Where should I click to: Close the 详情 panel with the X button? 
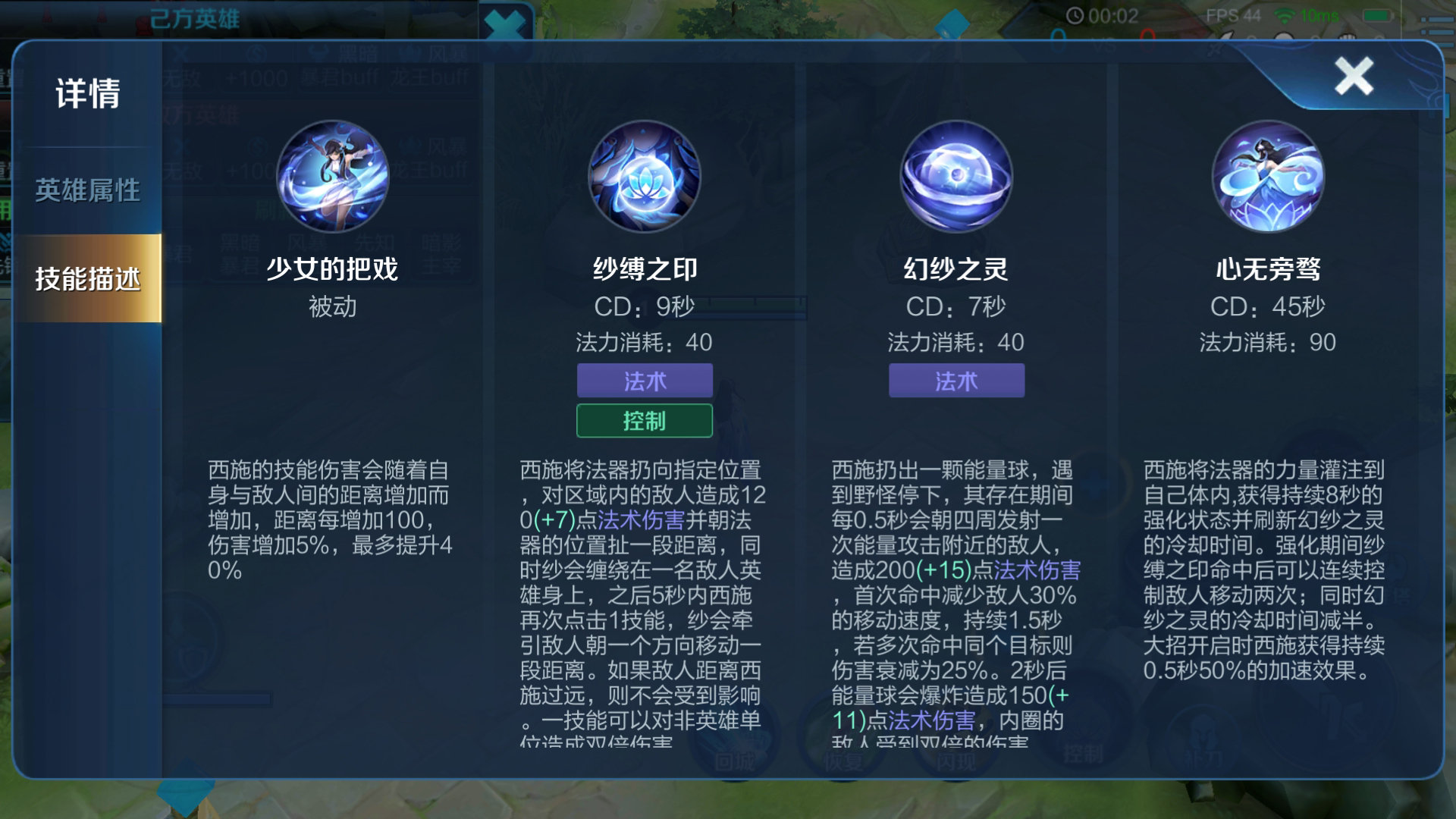click(1355, 75)
